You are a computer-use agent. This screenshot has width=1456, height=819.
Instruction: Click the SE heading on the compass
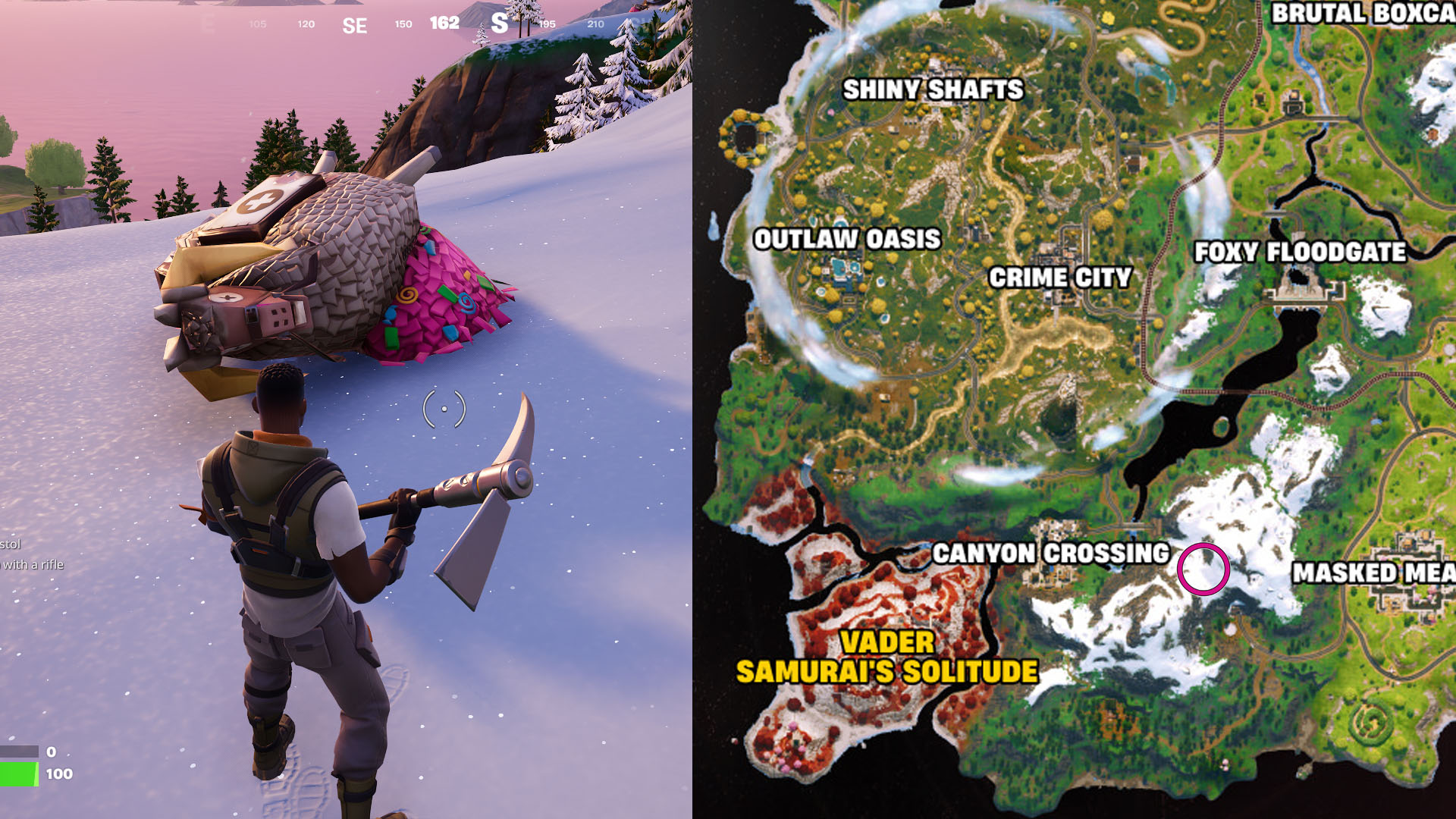click(353, 24)
